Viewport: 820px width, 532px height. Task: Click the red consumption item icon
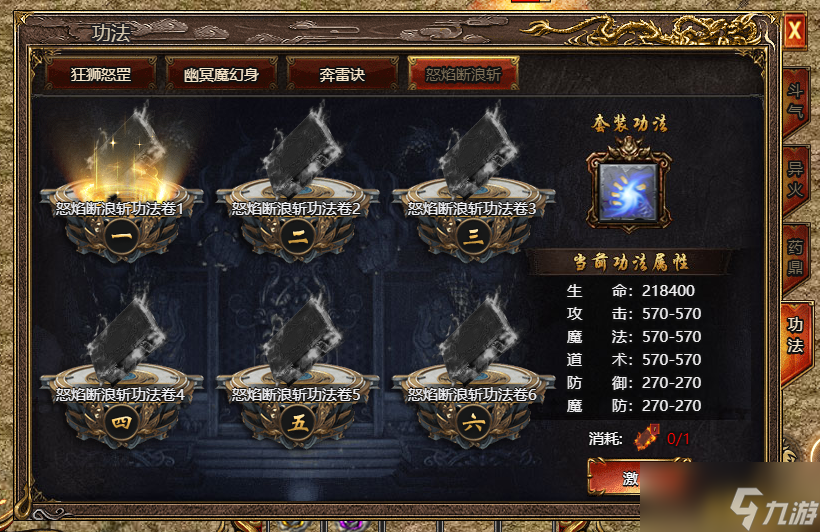(650, 437)
